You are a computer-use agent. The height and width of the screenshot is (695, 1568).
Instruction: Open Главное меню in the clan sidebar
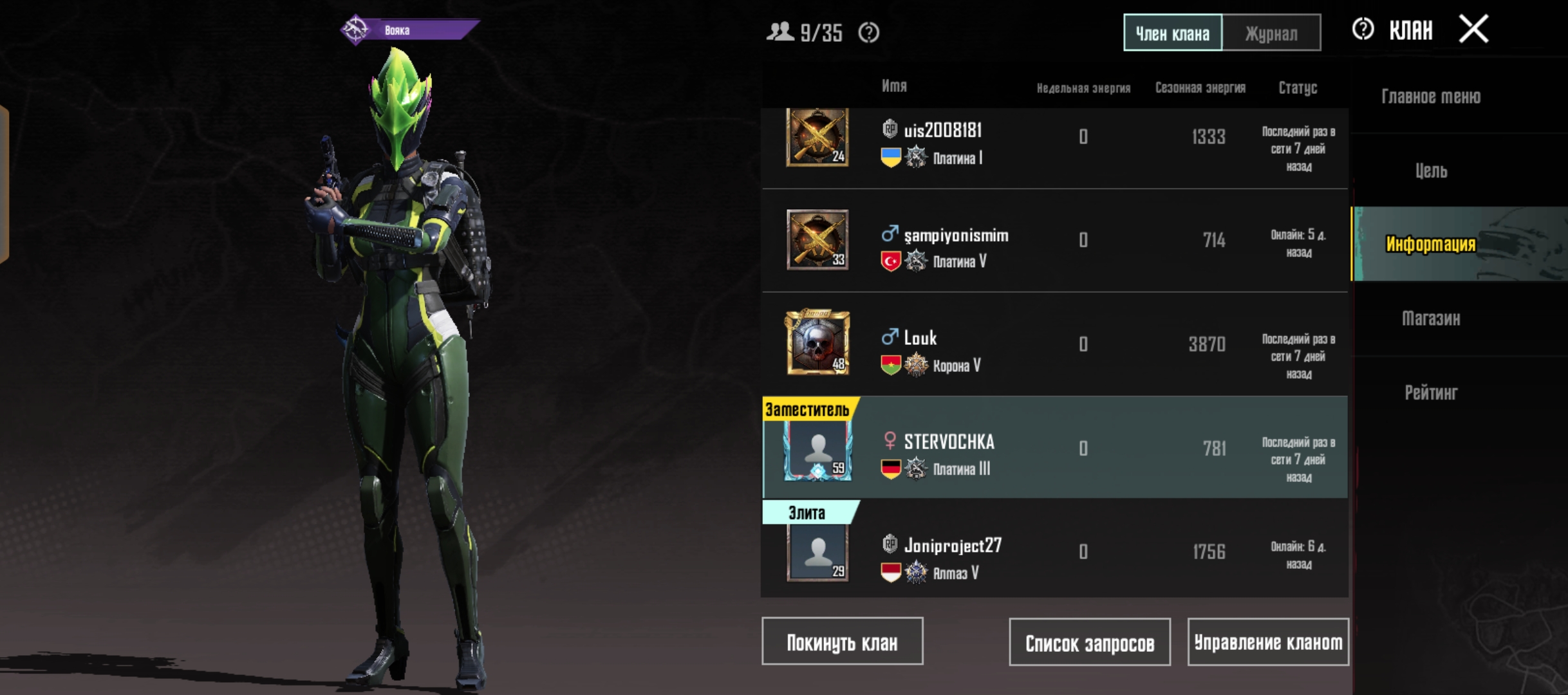[1430, 97]
